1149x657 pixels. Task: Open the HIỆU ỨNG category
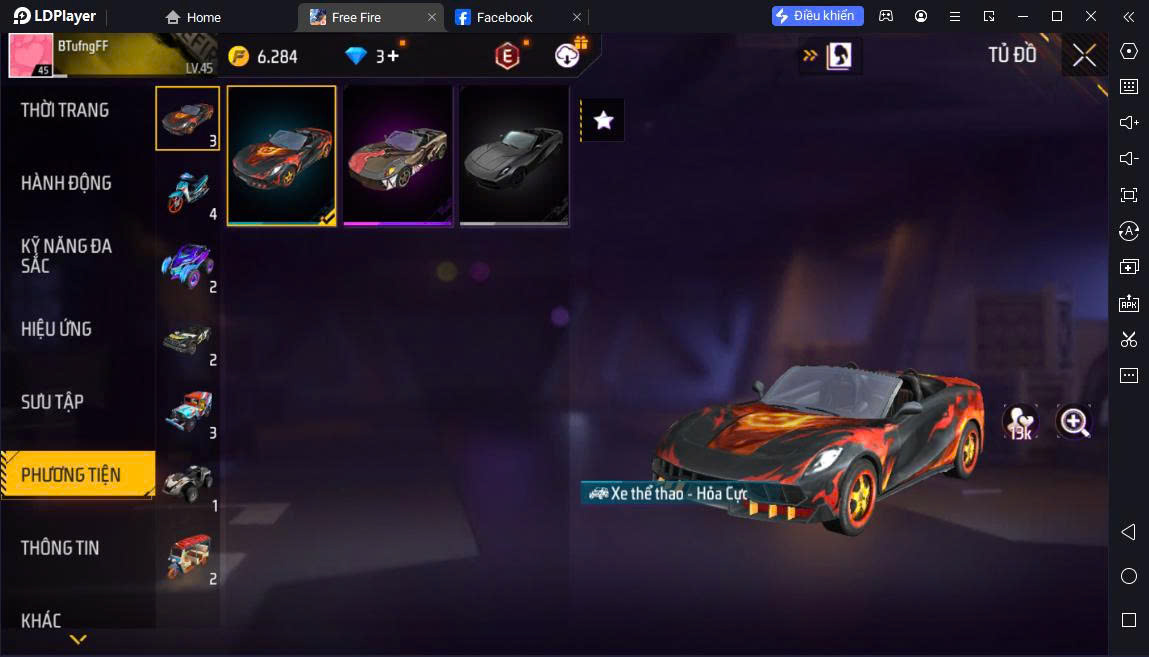coord(56,329)
